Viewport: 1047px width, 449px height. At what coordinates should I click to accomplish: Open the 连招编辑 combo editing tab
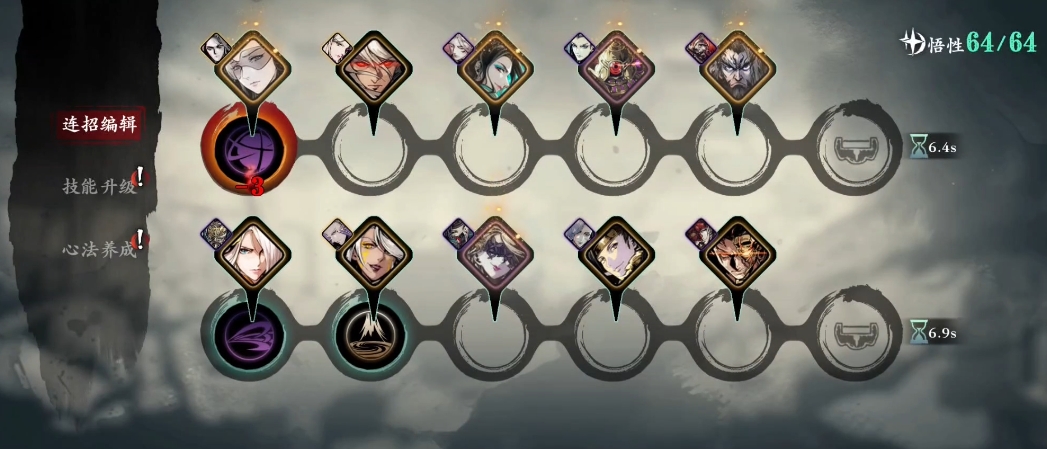(98, 124)
